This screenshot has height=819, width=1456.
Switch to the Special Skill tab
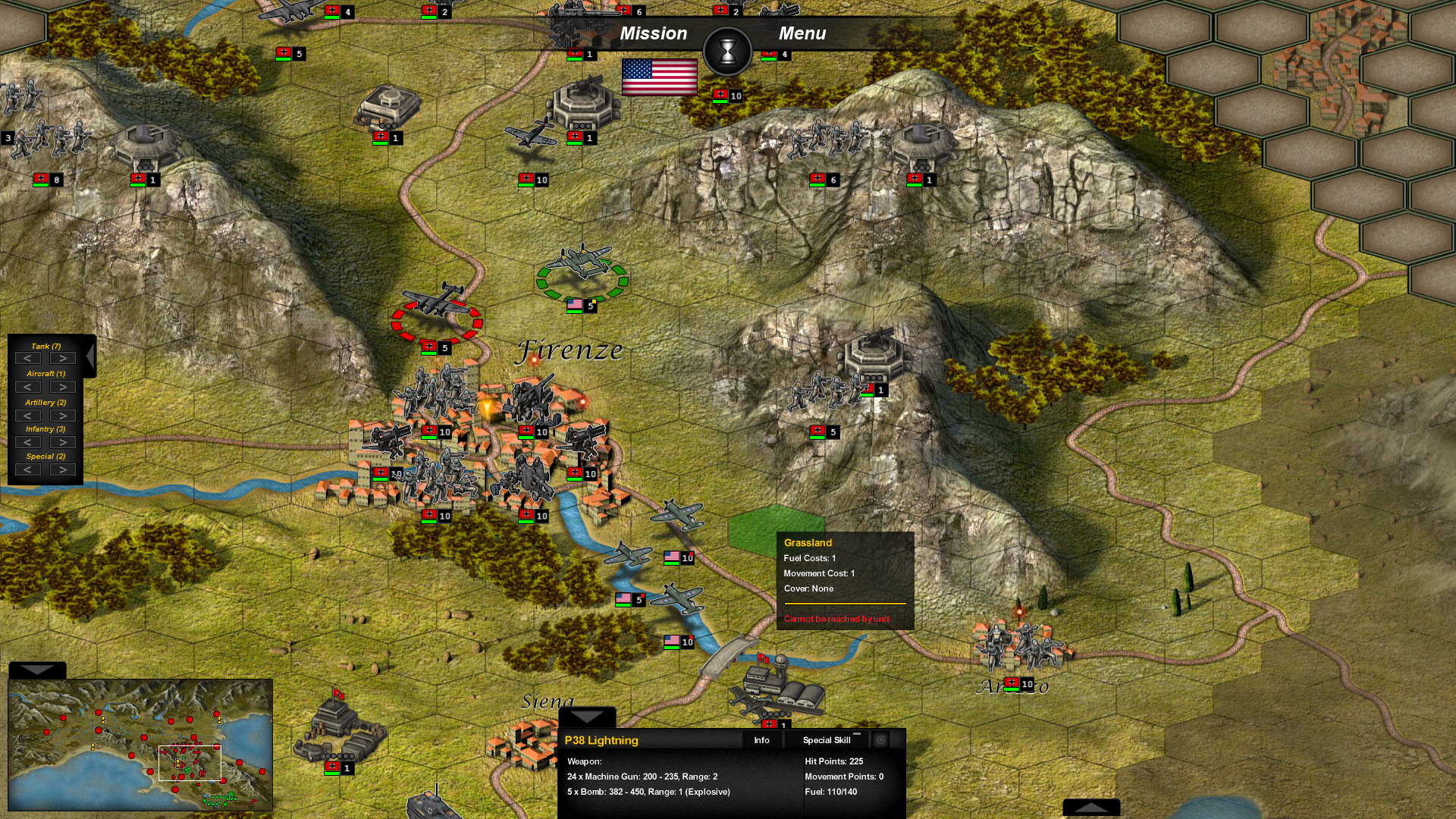pyautogui.click(x=826, y=741)
